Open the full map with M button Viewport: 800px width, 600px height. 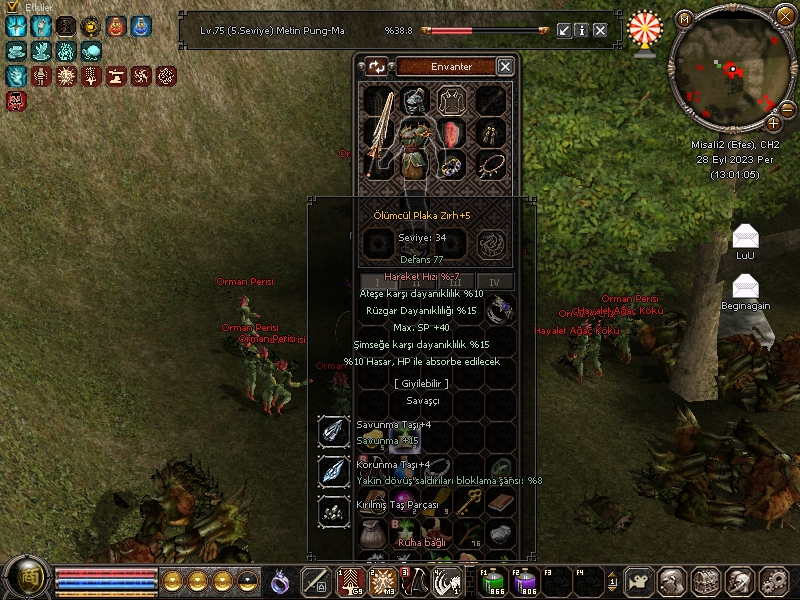[683, 19]
